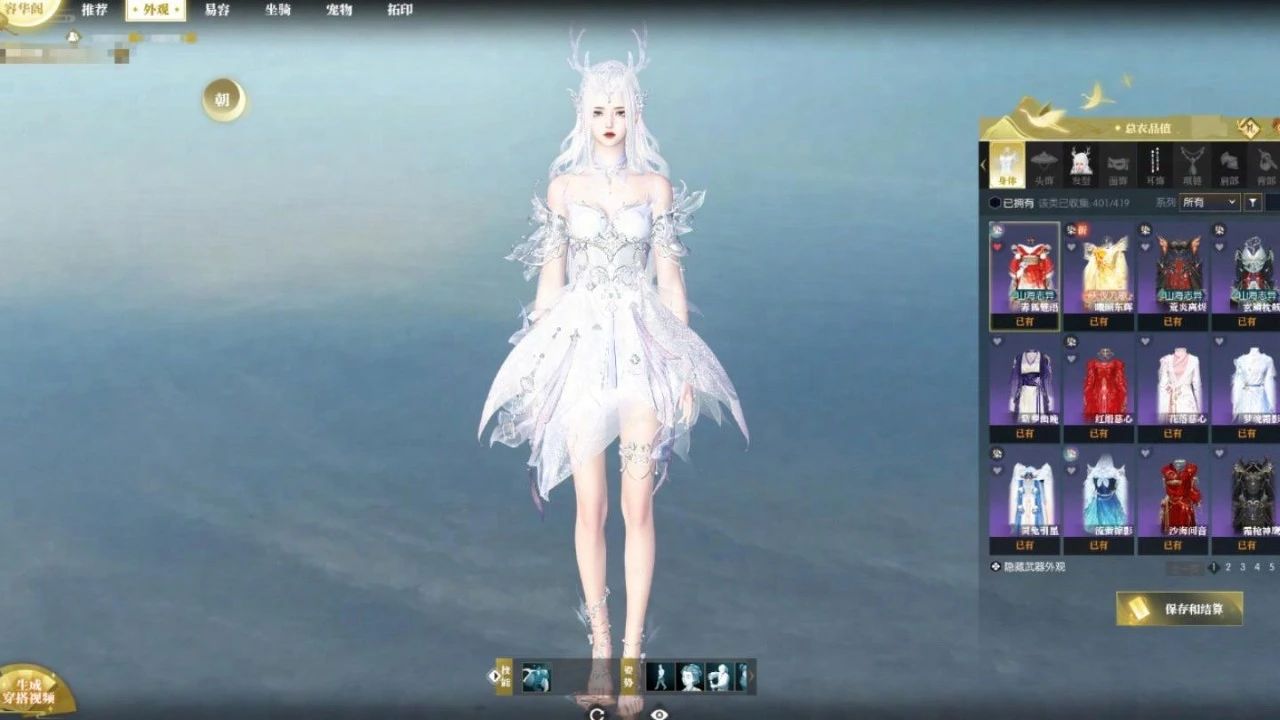Click the eye preview icon below the character
Image resolution: width=1280 pixels, height=720 pixels.
coord(659,713)
